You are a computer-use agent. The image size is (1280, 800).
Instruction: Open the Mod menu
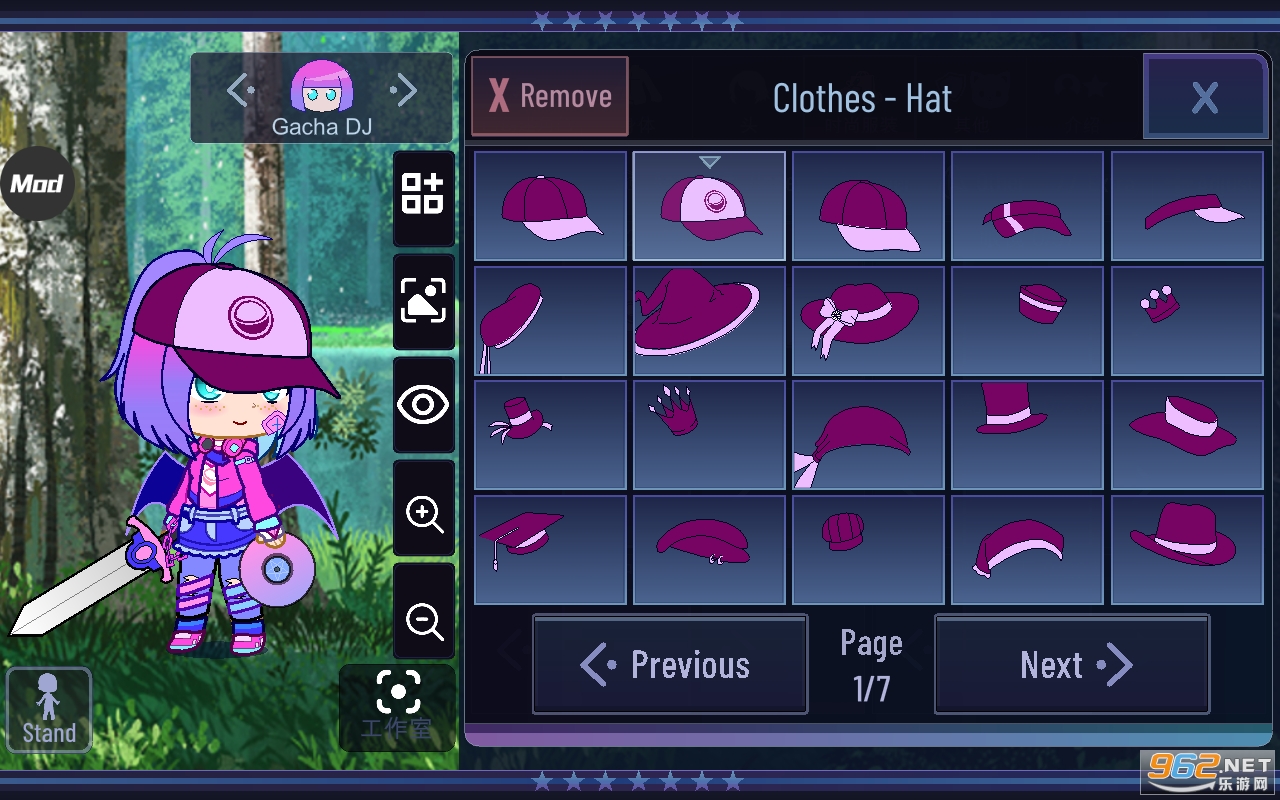point(37,183)
